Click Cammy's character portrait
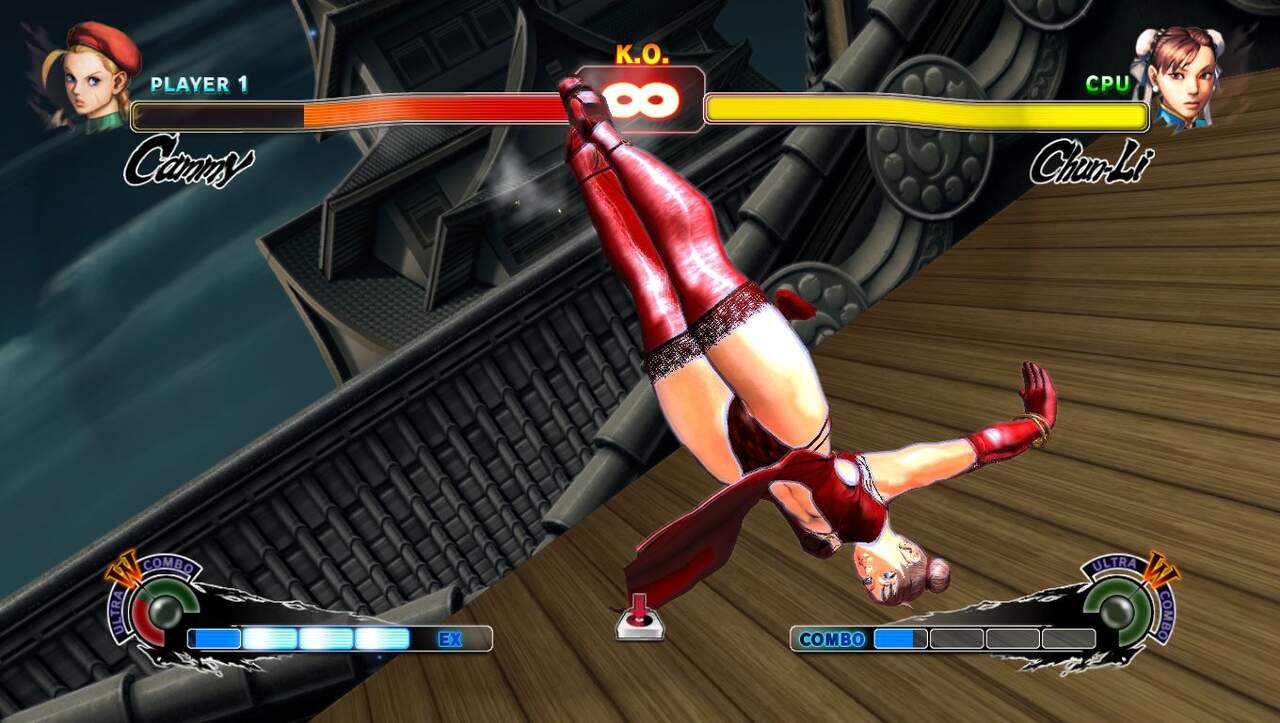This screenshot has width=1280, height=723. pyautogui.click(x=97, y=76)
